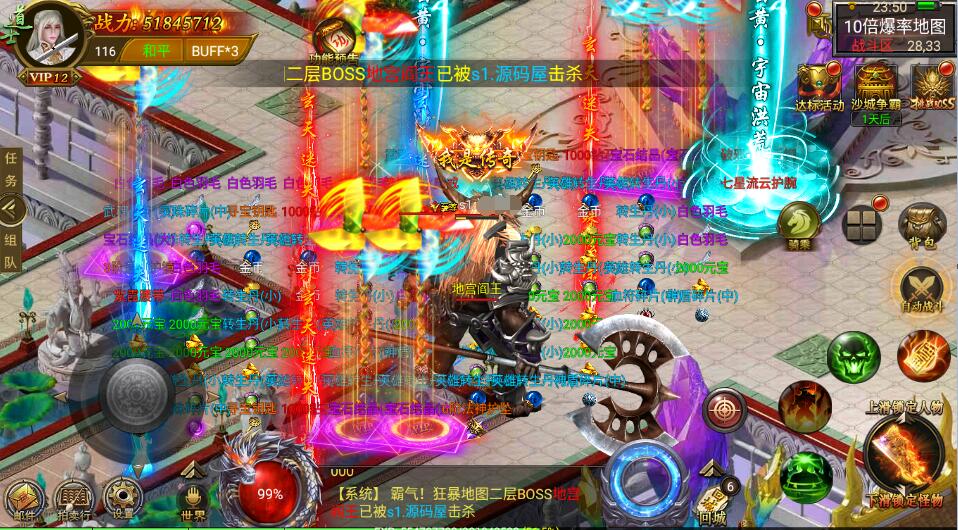Activate the 骑乘 mount button
The image size is (958, 530).
coord(798,223)
